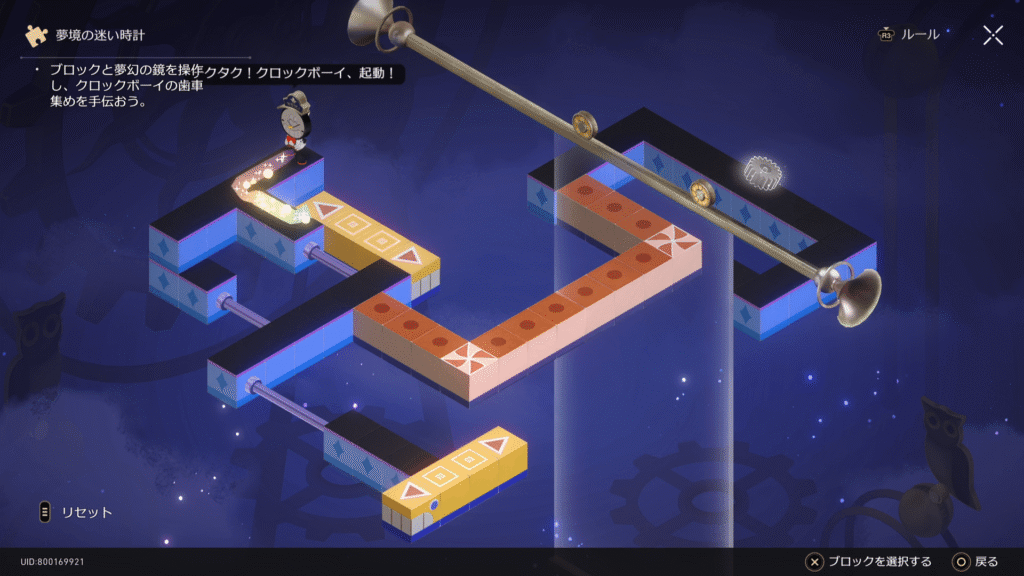
Task: Close the puzzle with the X button
Action: click(992, 36)
